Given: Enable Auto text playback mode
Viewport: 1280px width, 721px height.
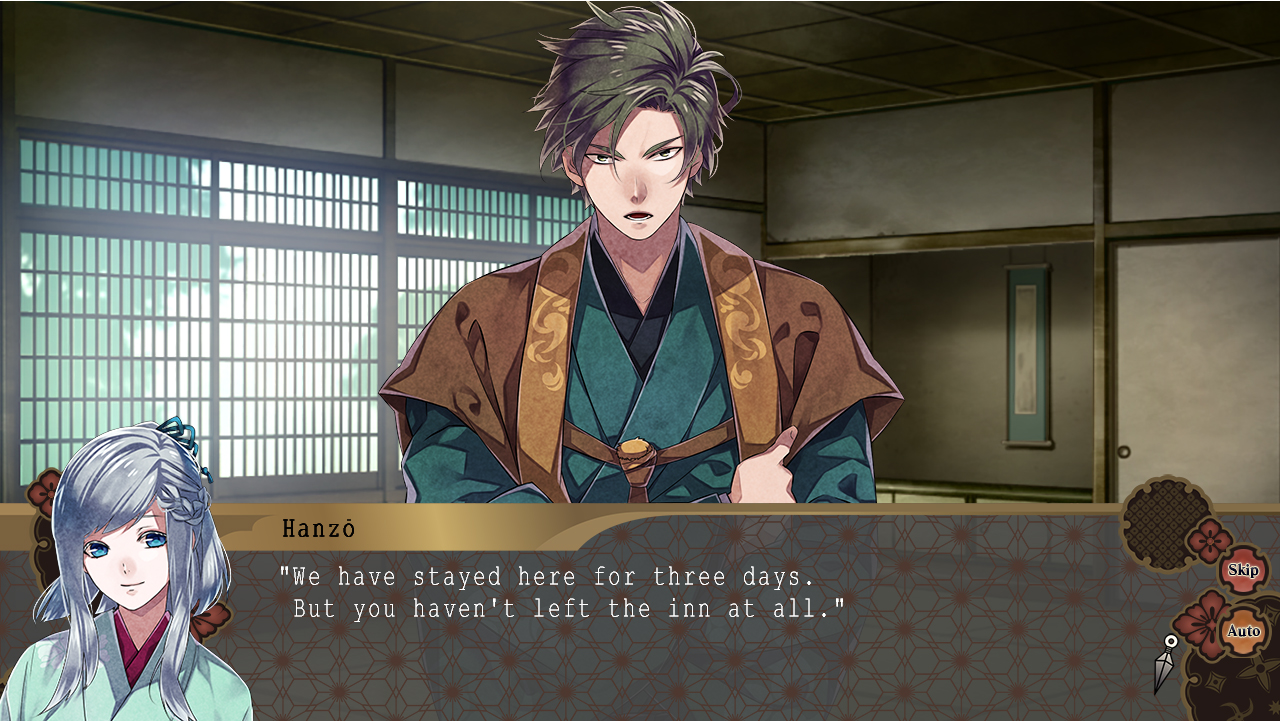Looking at the screenshot, I should tap(1244, 631).
